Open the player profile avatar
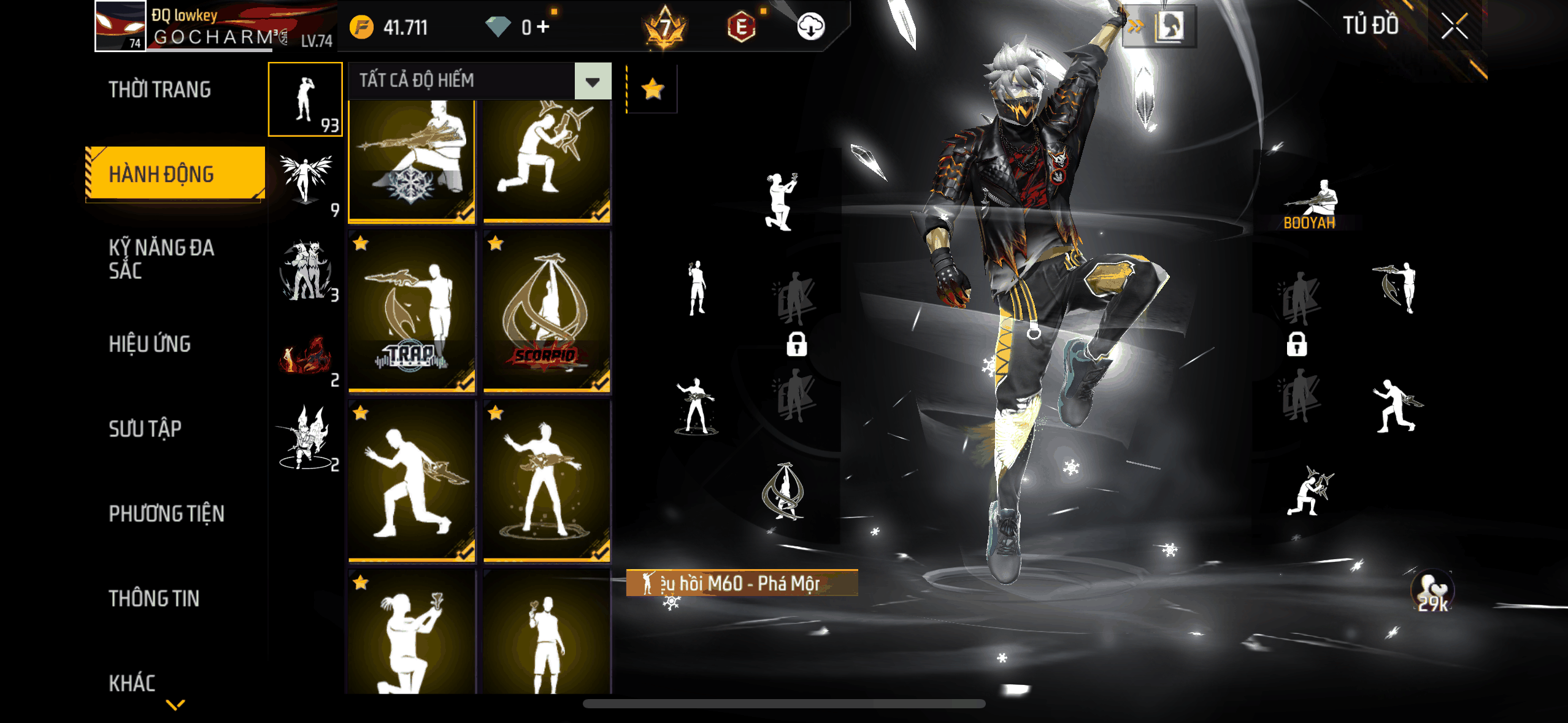1568x723 pixels. pyautogui.click(x=120, y=26)
